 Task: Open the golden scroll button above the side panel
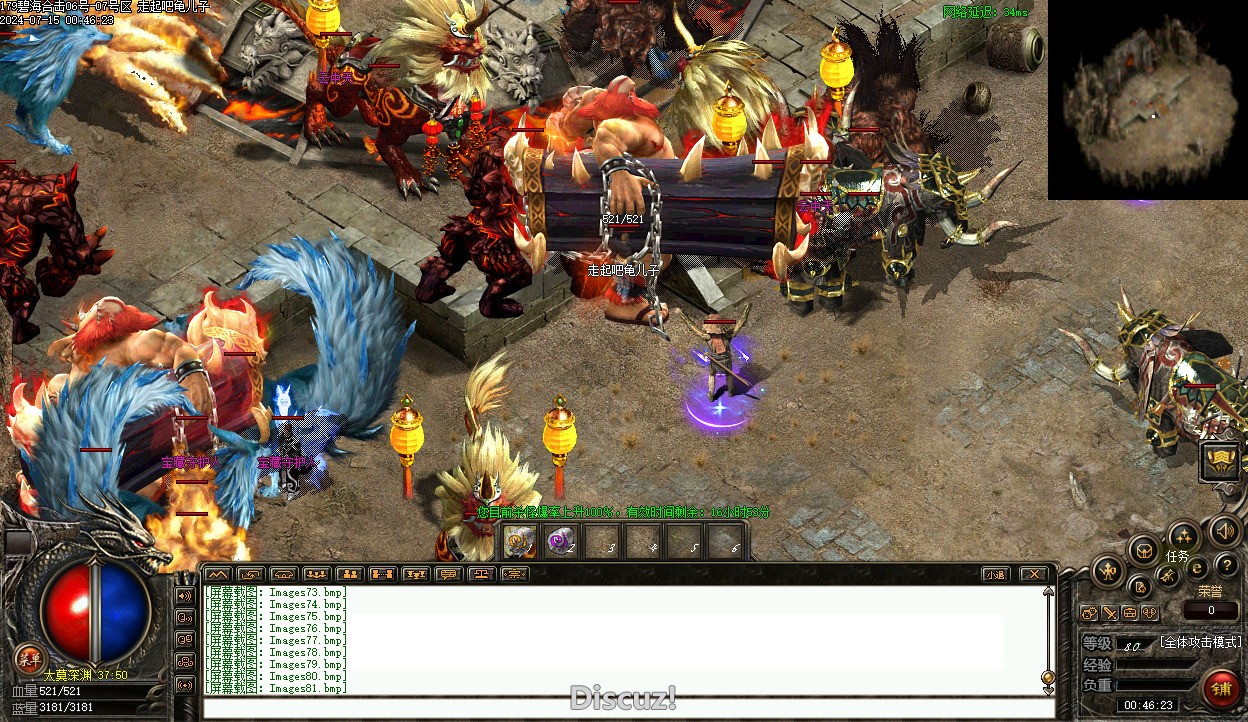(1220, 461)
